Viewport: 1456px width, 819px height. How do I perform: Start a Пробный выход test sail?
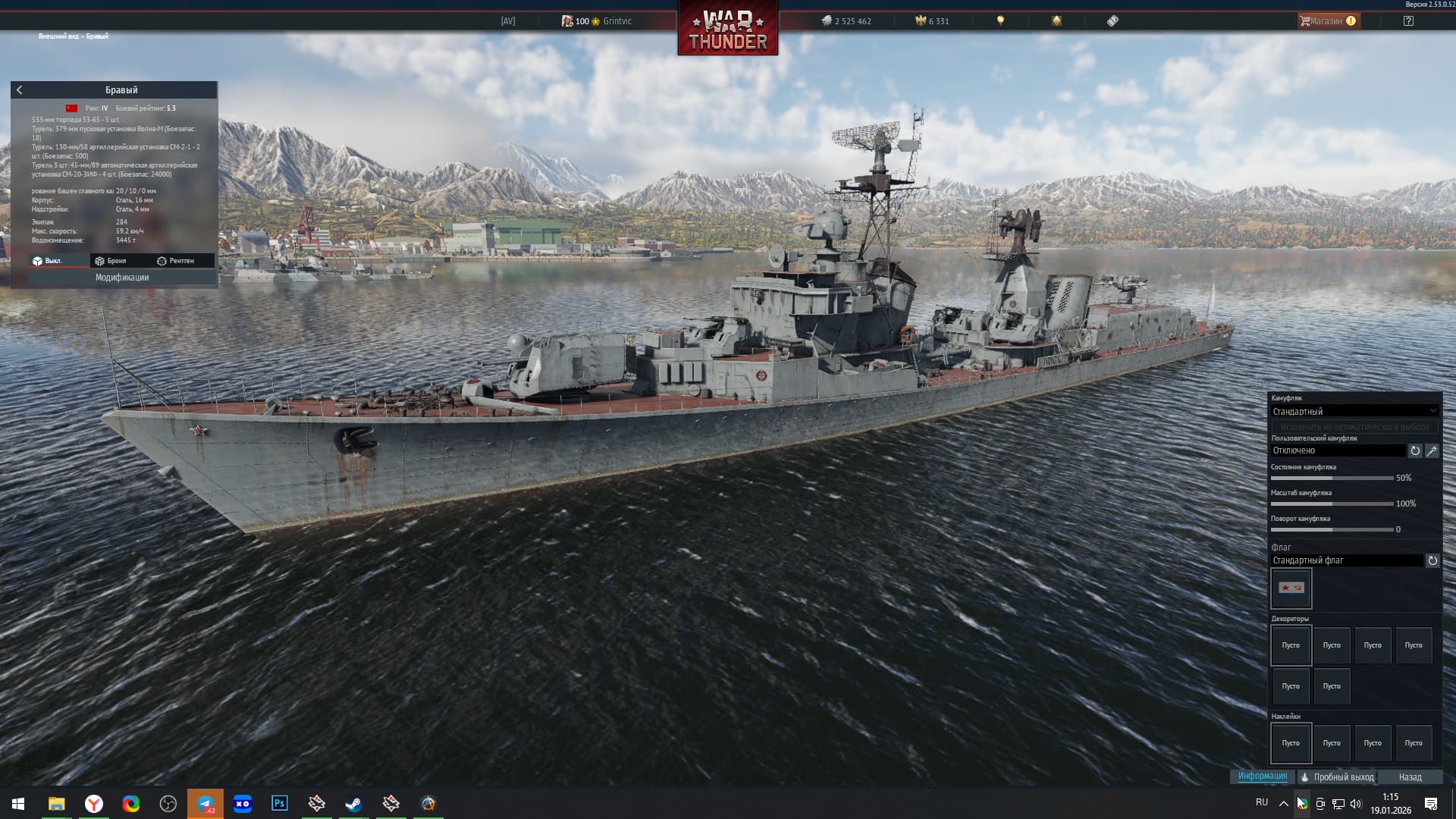1337,777
